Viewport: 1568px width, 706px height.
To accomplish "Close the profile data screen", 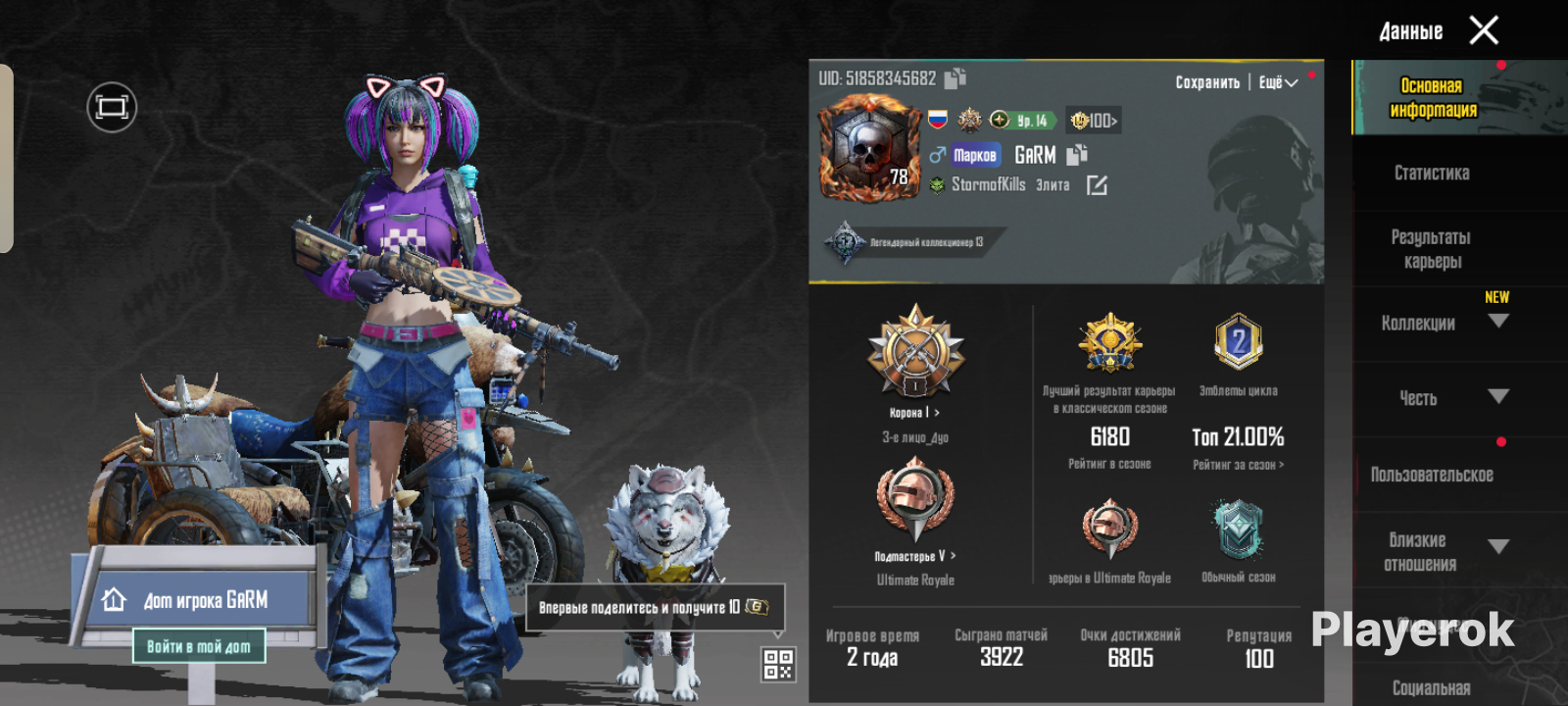I will tap(1484, 30).
